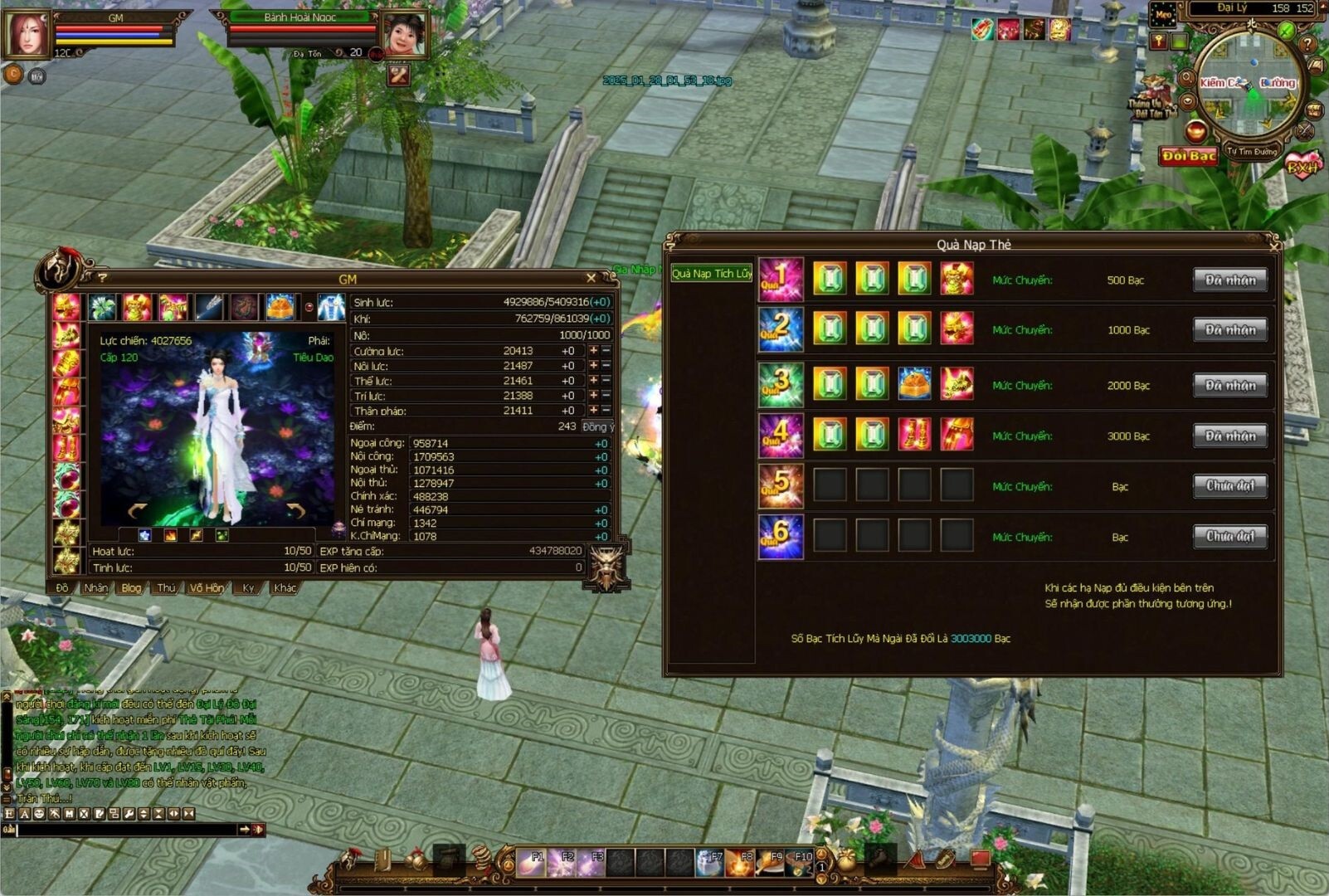The height and width of the screenshot is (896, 1329).
Task: Select the Quà 3 reward tier icon
Action: pos(781,385)
